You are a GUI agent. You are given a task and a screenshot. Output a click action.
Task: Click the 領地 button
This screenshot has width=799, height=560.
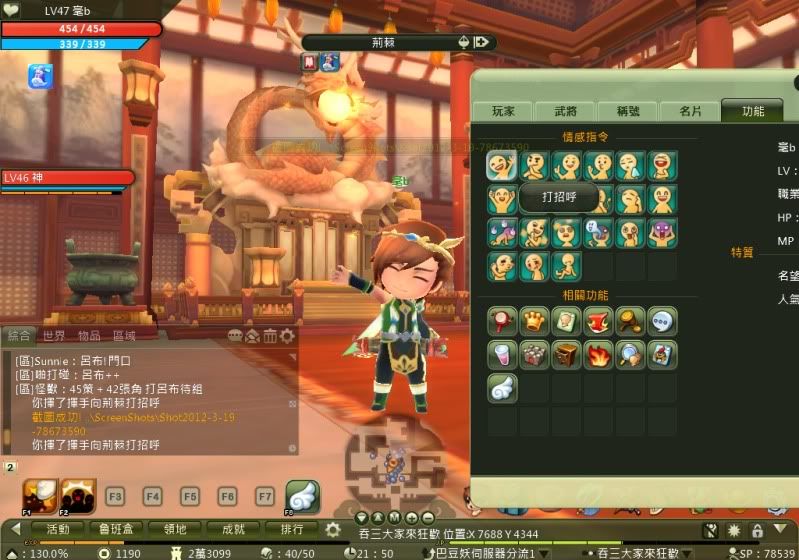(x=175, y=529)
